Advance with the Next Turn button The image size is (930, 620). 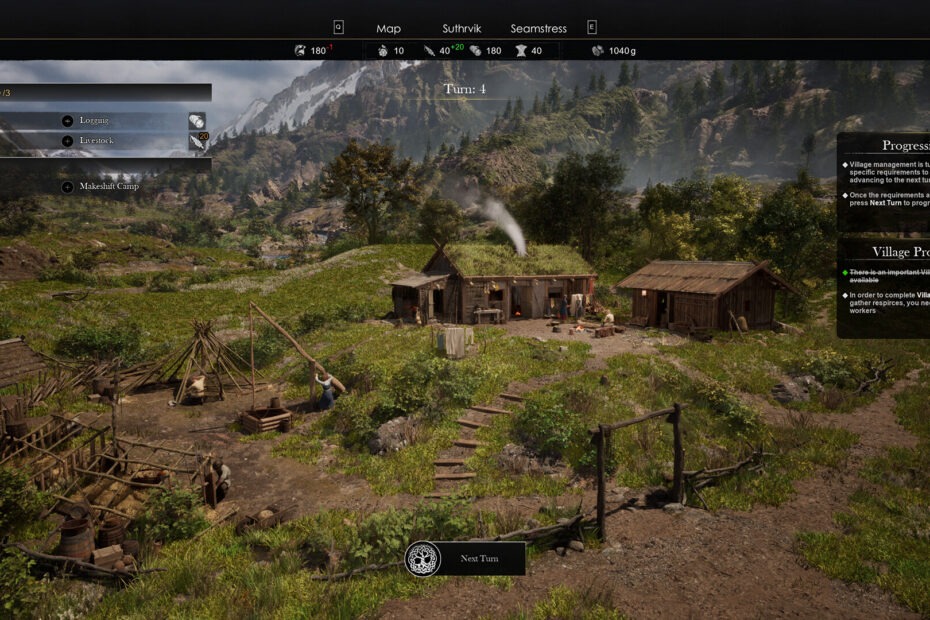click(465, 558)
